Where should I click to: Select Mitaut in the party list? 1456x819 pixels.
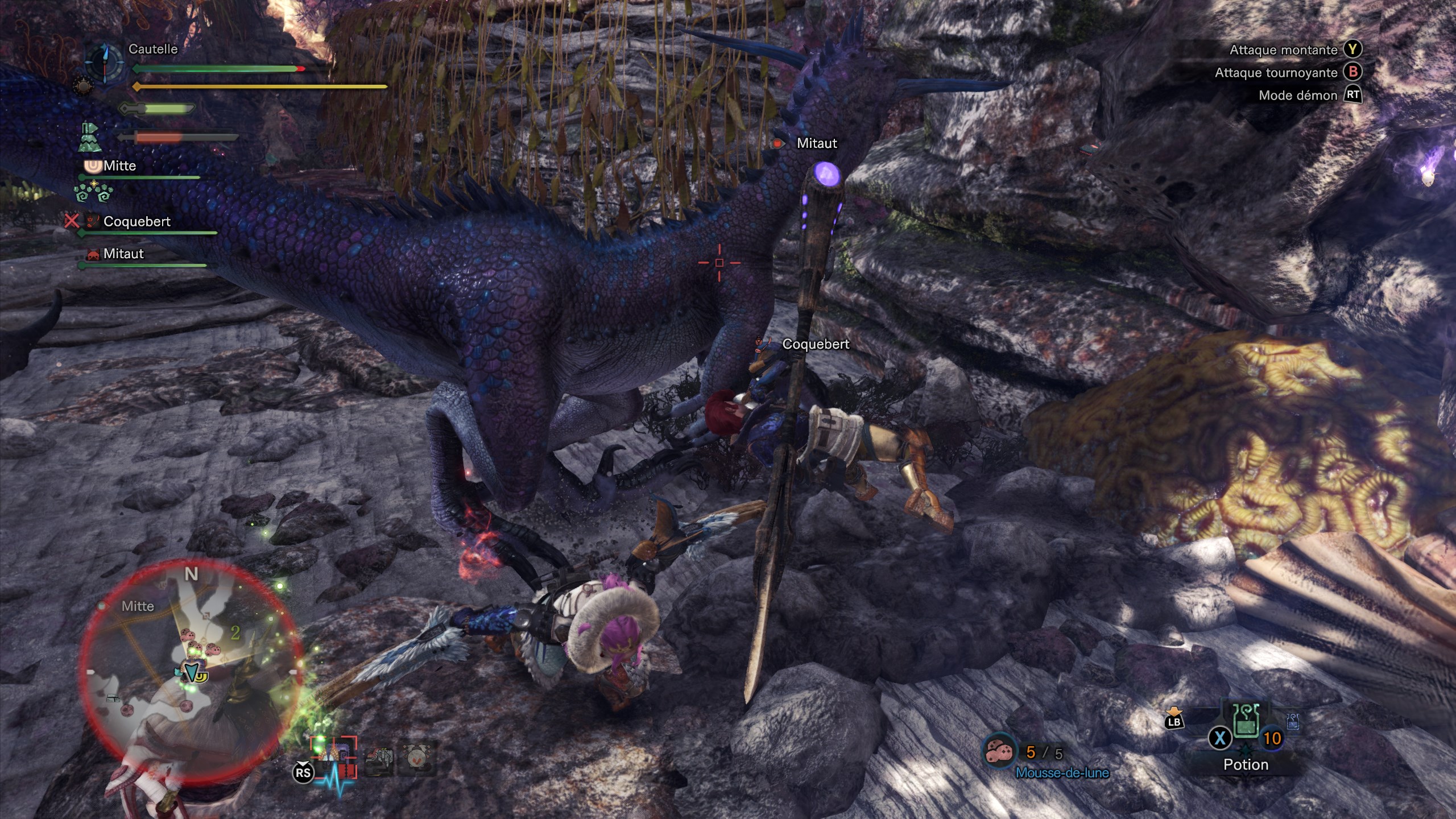(x=123, y=254)
